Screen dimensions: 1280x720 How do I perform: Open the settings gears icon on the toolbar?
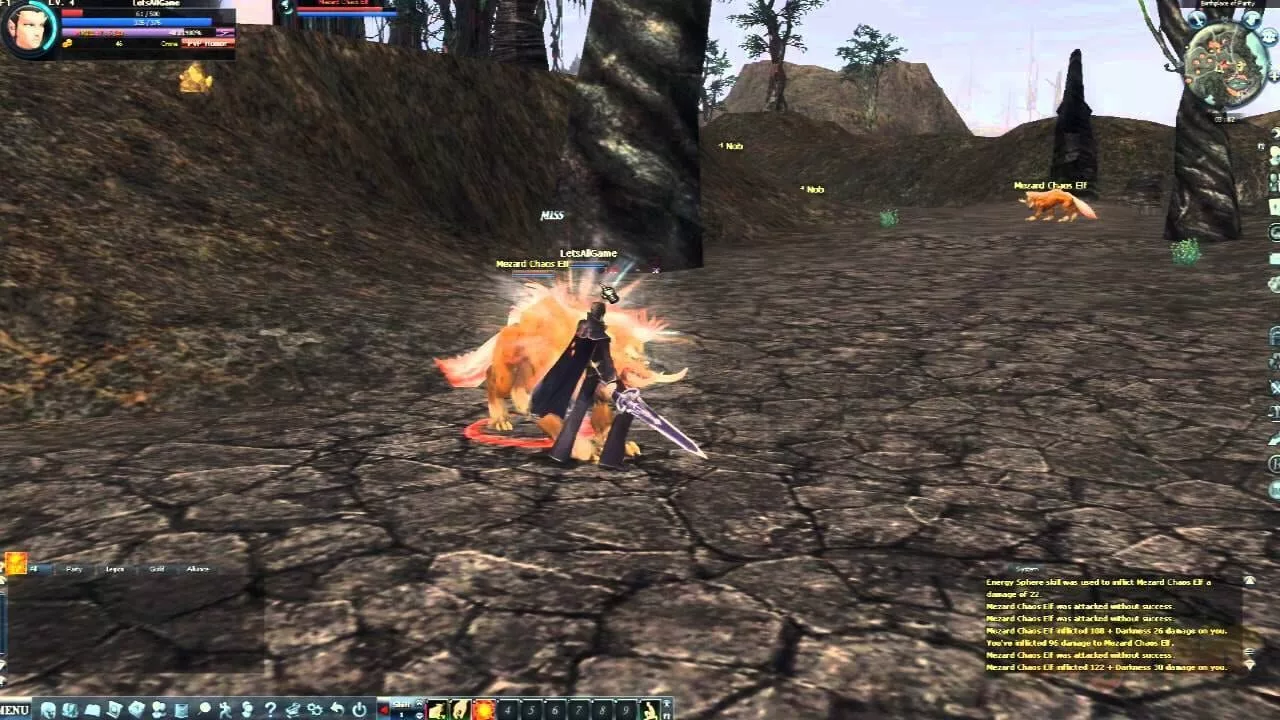(x=313, y=708)
